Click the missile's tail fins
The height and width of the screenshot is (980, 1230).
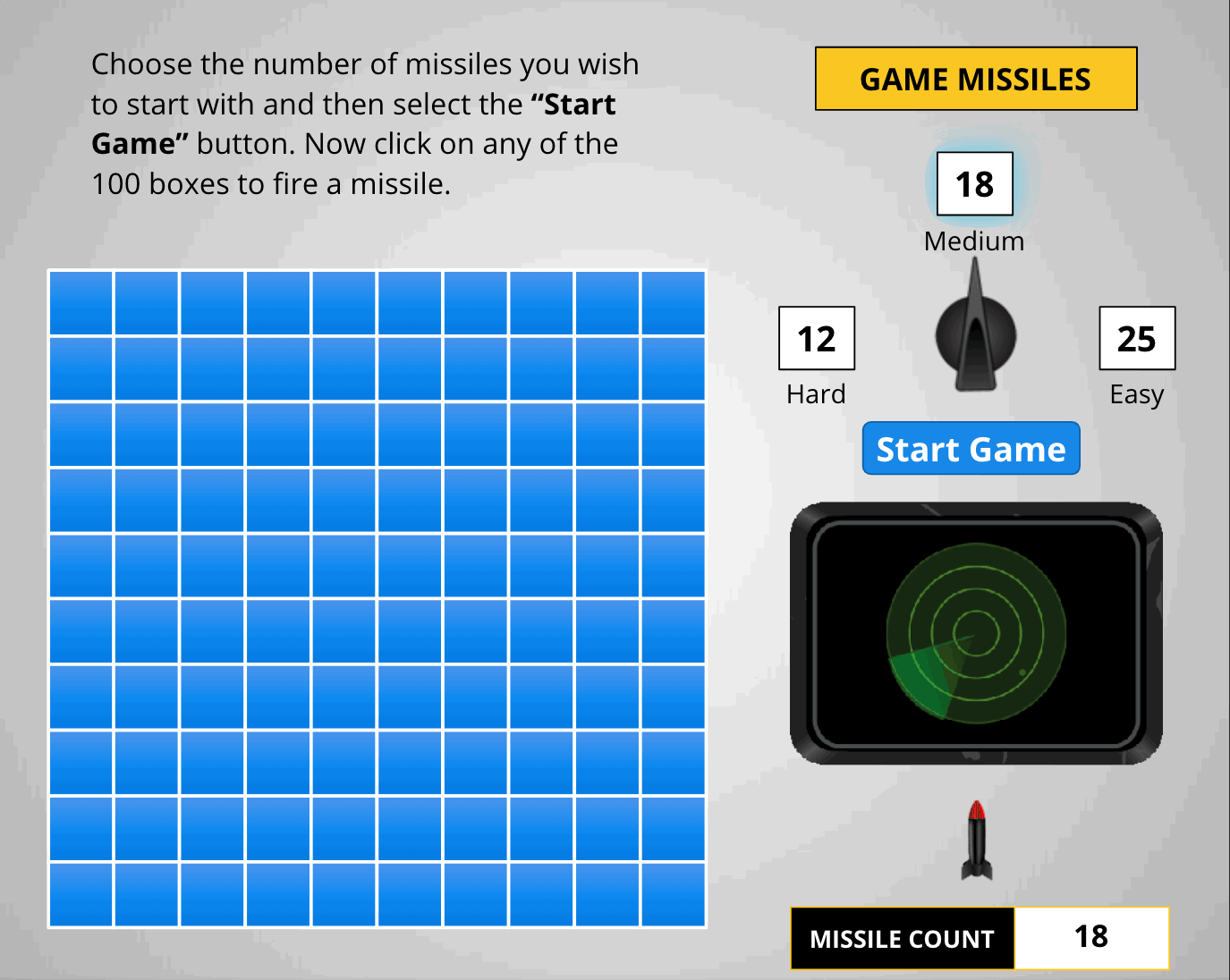coord(979,872)
